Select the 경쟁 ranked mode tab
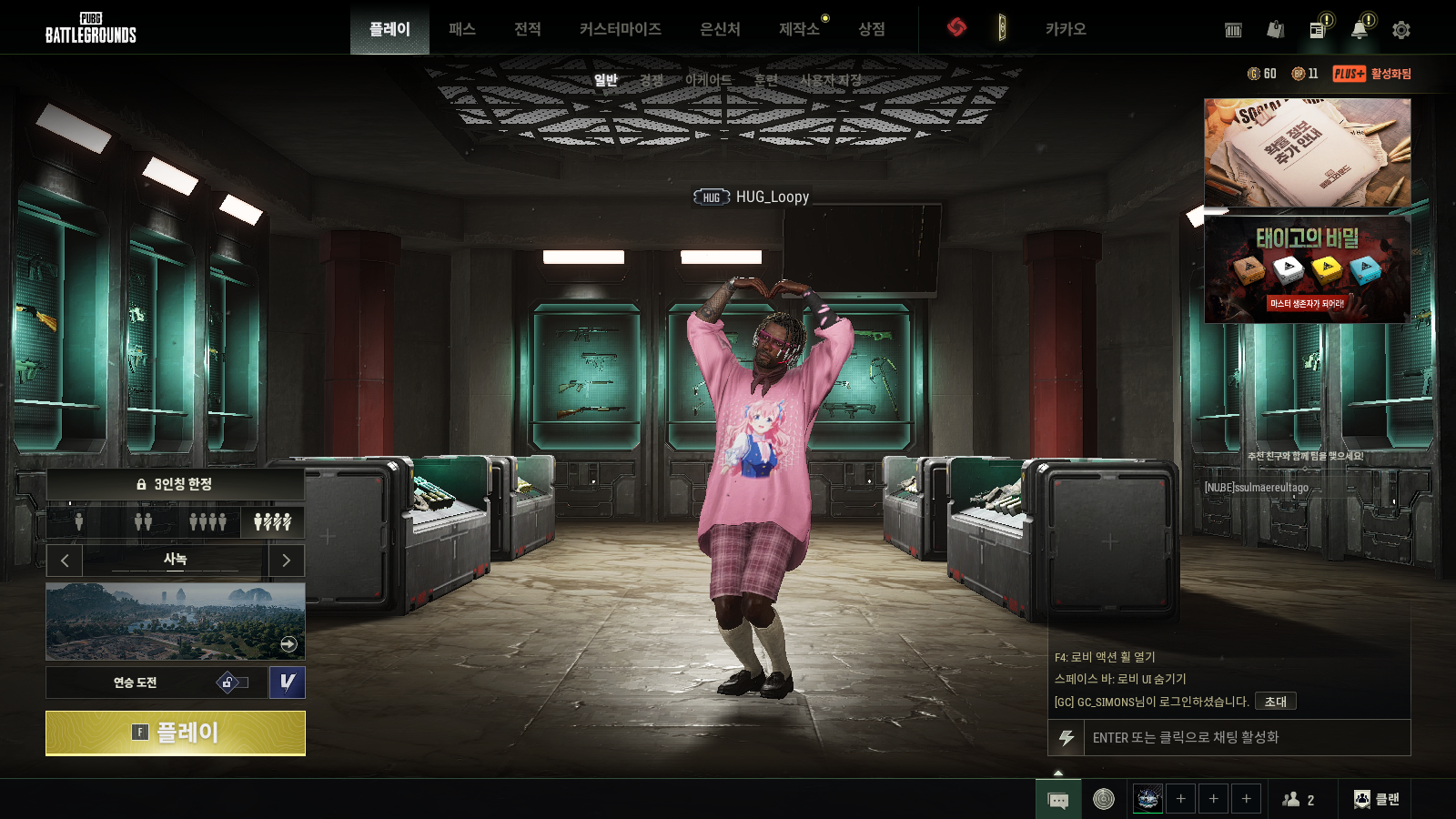This screenshot has width=1456, height=819. (x=652, y=80)
